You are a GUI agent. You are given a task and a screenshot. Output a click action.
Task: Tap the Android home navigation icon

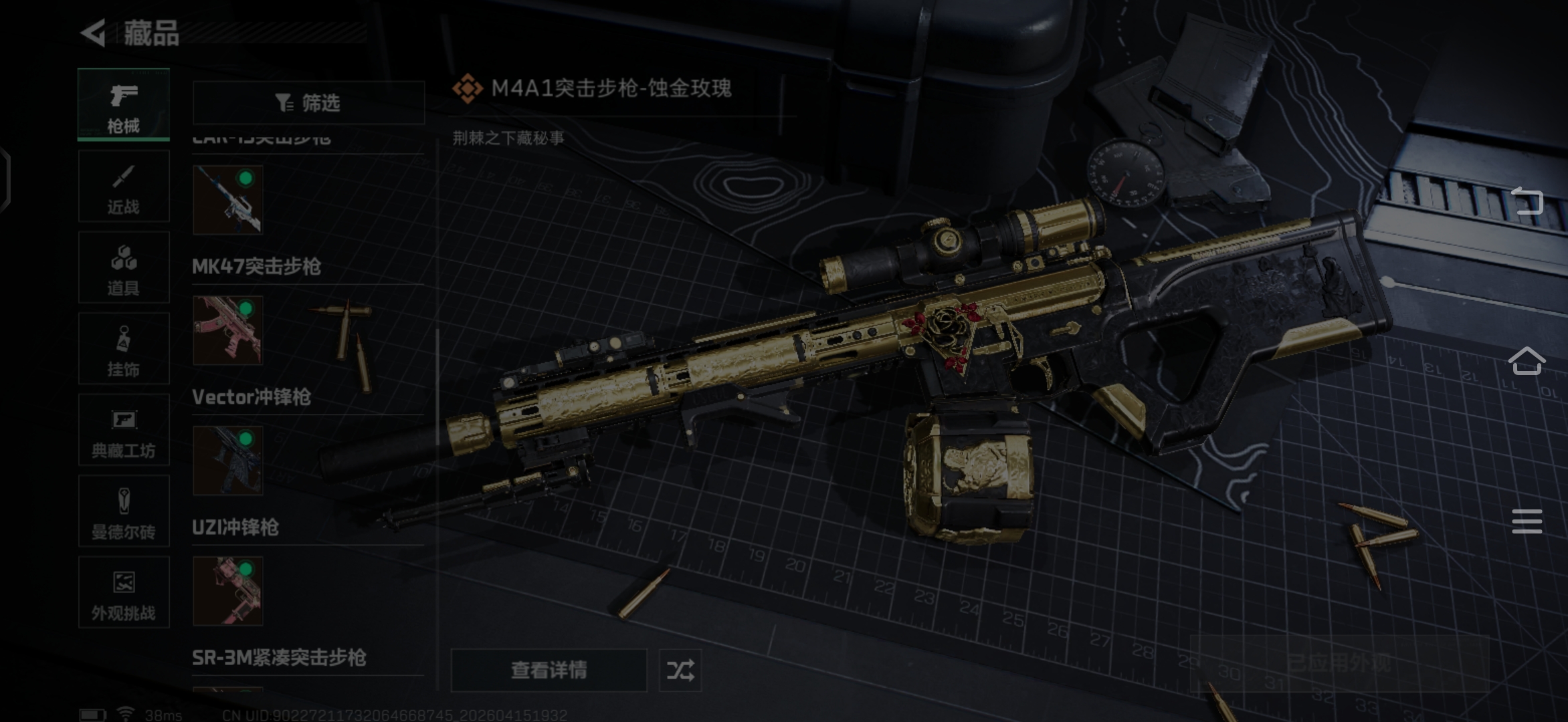pyautogui.click(x=1527, y=362)
